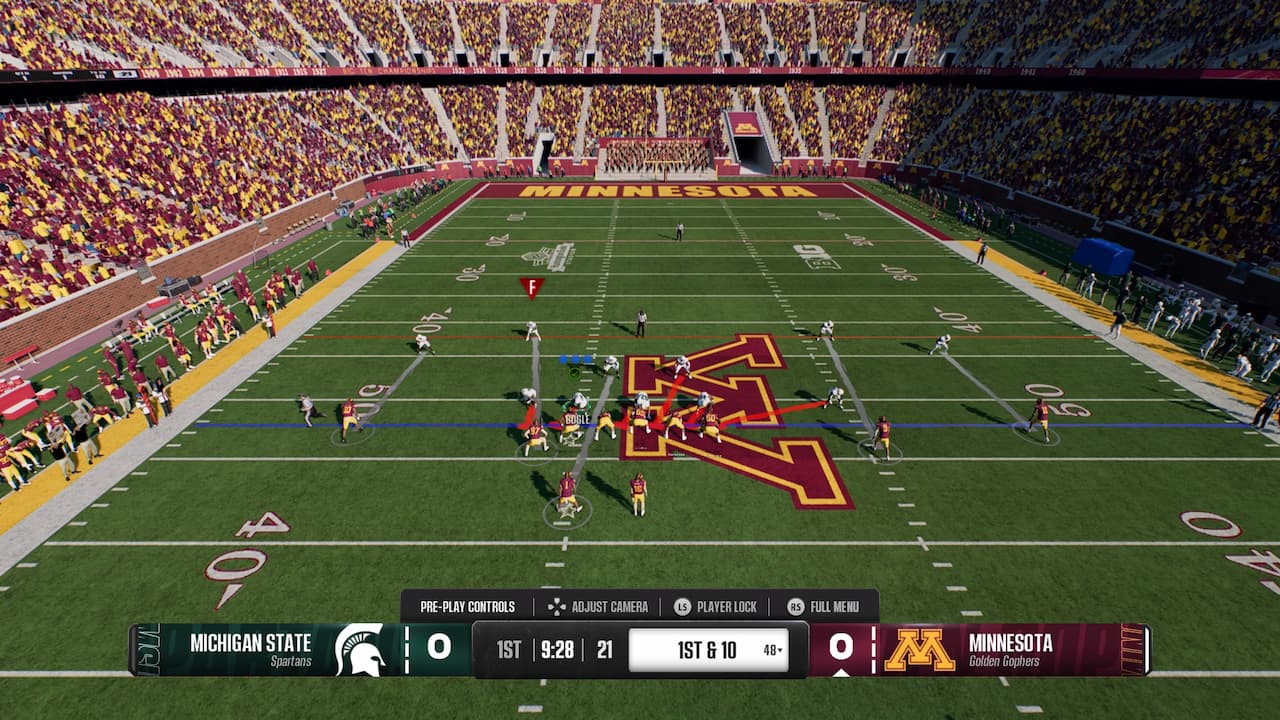Viewport: 1280px width, 720px height.
Task: Open the Full Menu option
Action: (x=823, y=606)
